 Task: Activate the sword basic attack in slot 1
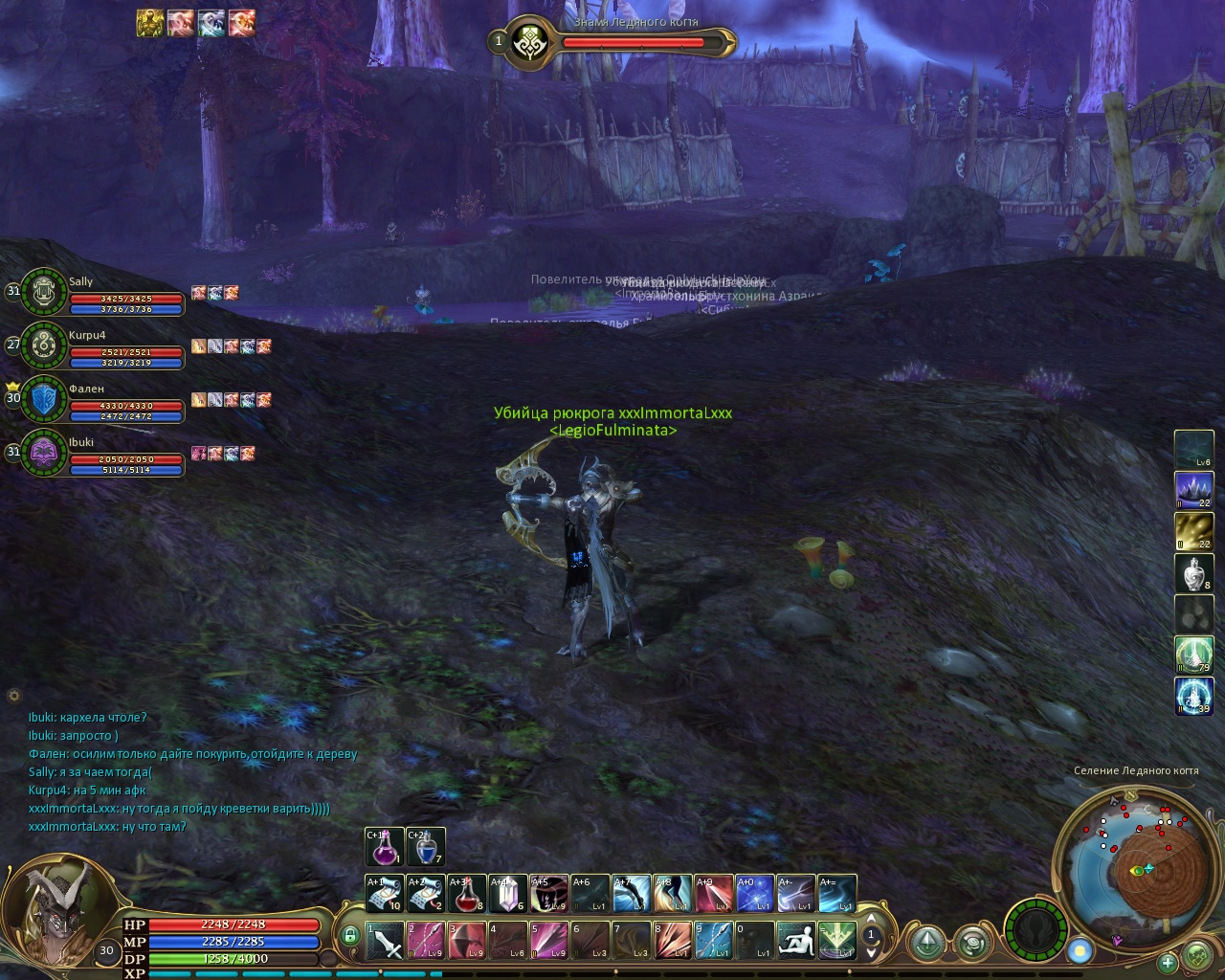click(x=385, y=941)
